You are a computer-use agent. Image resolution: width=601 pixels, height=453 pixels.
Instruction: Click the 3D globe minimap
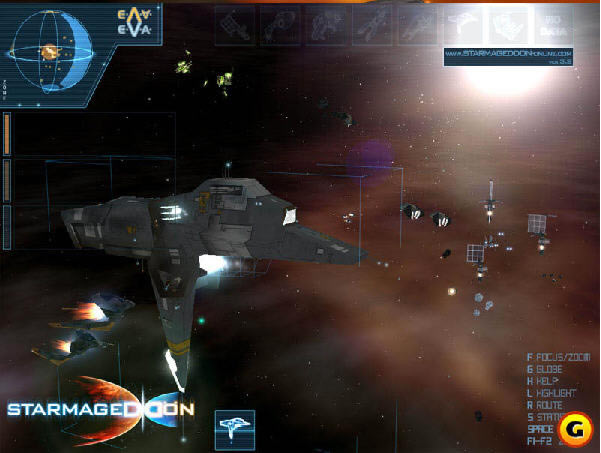[50, 47]
